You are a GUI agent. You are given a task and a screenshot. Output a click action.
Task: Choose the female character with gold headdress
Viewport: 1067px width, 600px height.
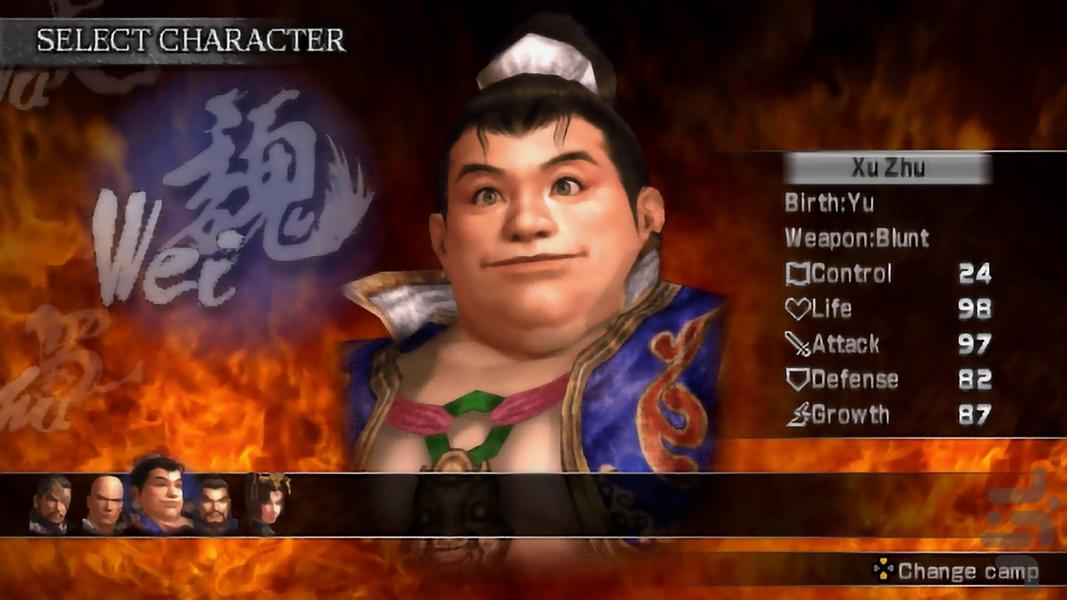click(x=267, y=503)
